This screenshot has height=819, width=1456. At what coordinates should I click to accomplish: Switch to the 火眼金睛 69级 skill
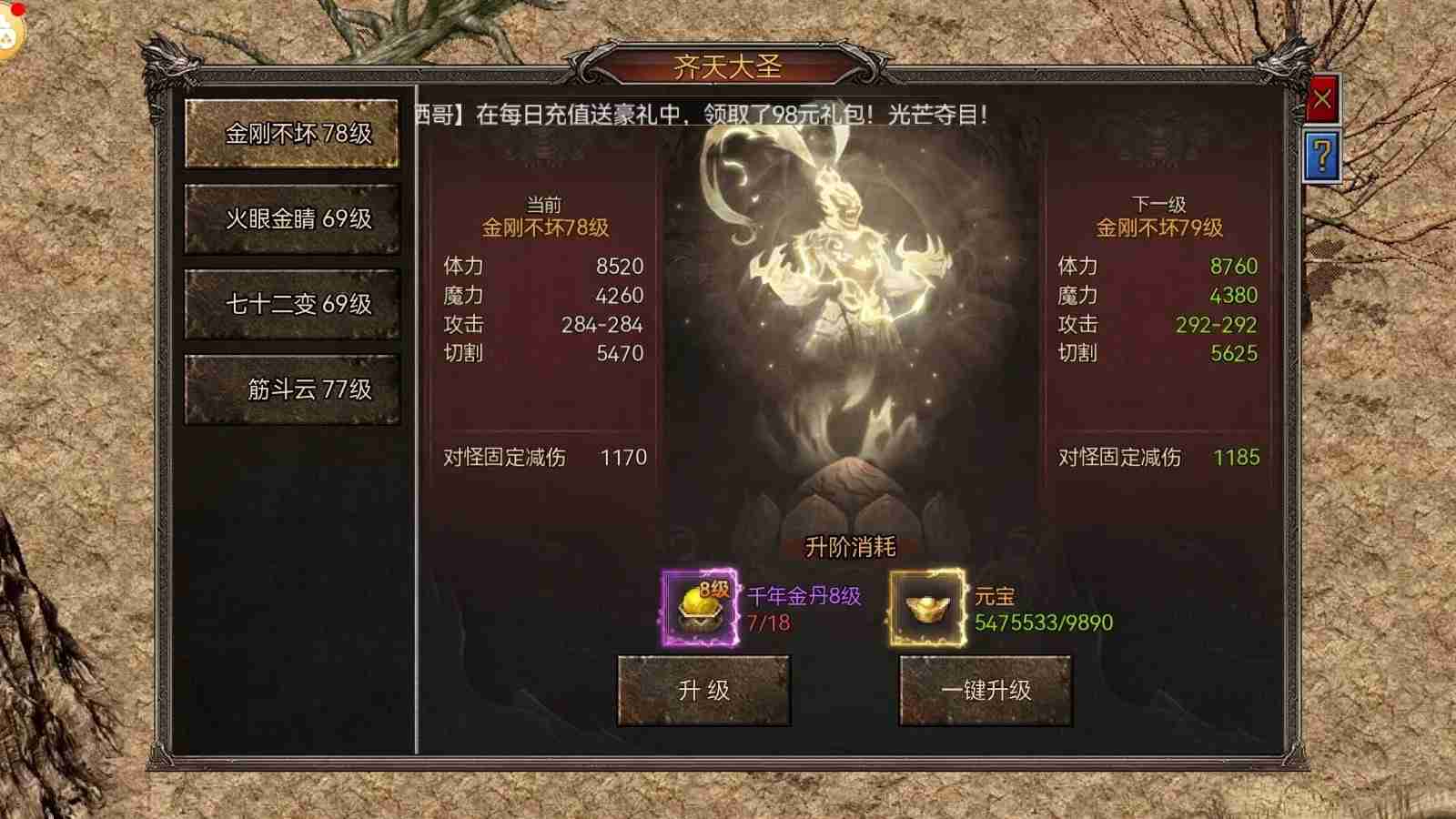pyautogui.click(x=291, y=218)
